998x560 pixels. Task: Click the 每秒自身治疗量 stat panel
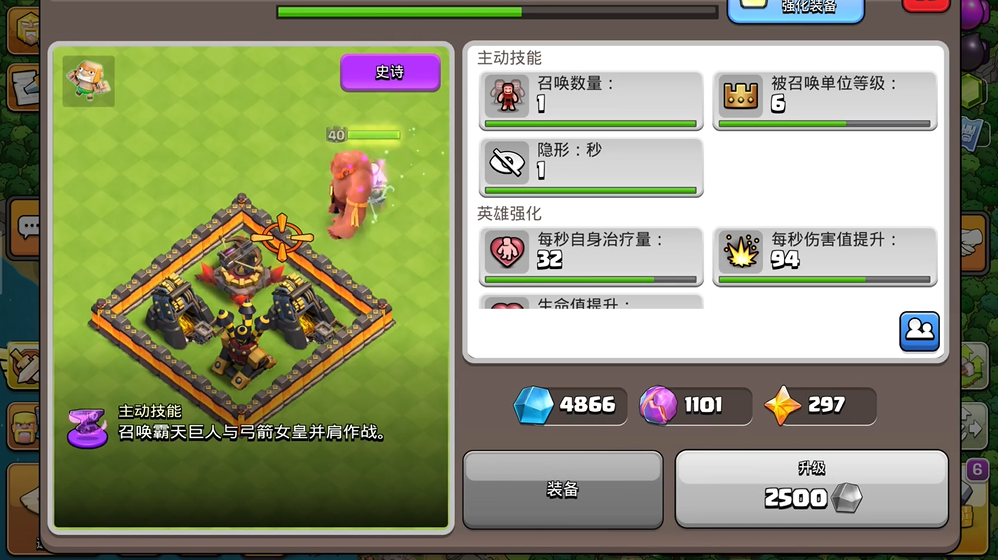coord(591,256)
